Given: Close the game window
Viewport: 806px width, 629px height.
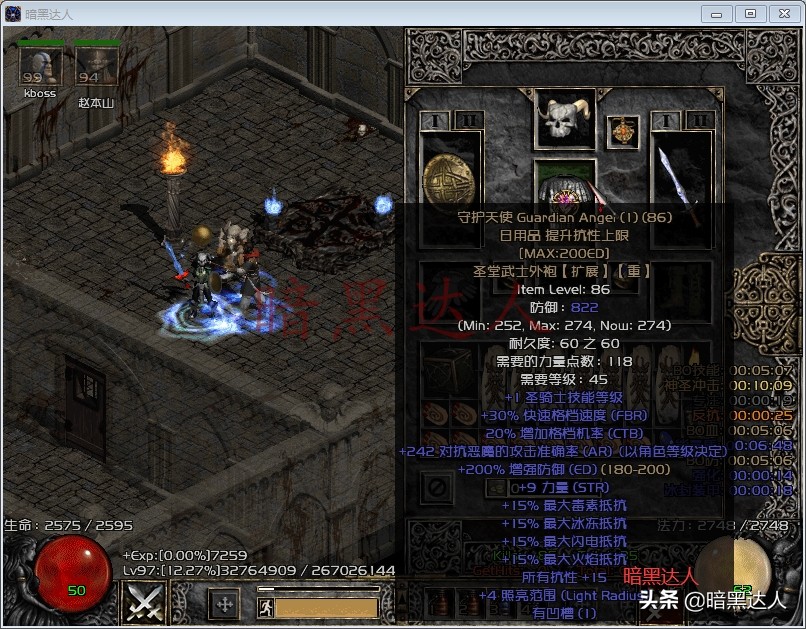Looking at the screenshot, I should [x=783, y=14].
